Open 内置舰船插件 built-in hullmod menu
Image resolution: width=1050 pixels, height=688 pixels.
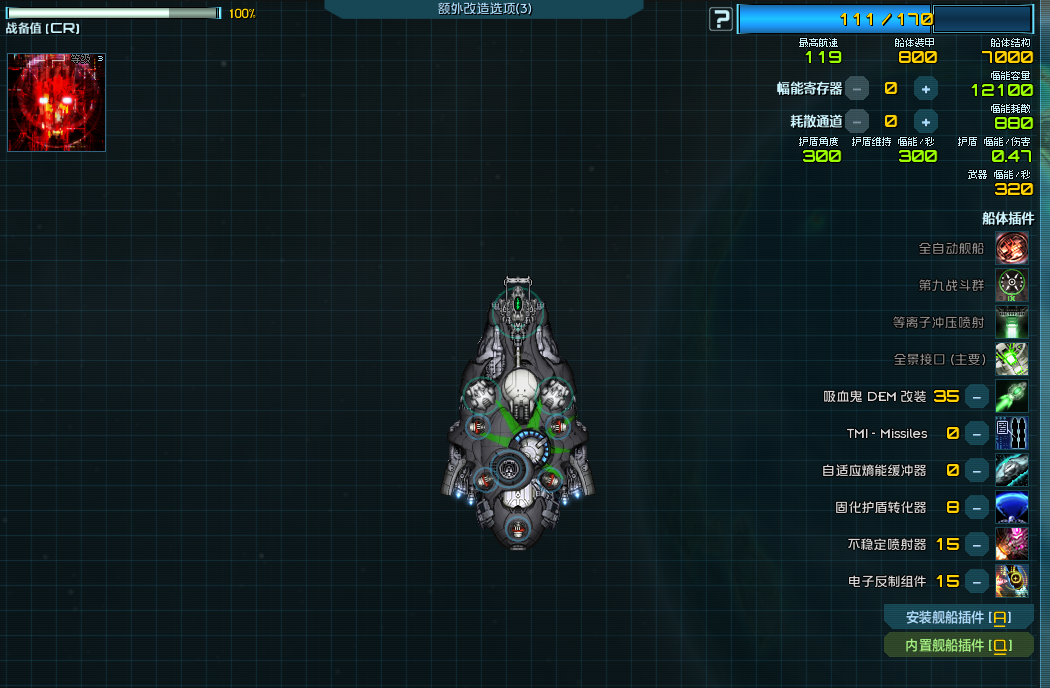point(958,645)
